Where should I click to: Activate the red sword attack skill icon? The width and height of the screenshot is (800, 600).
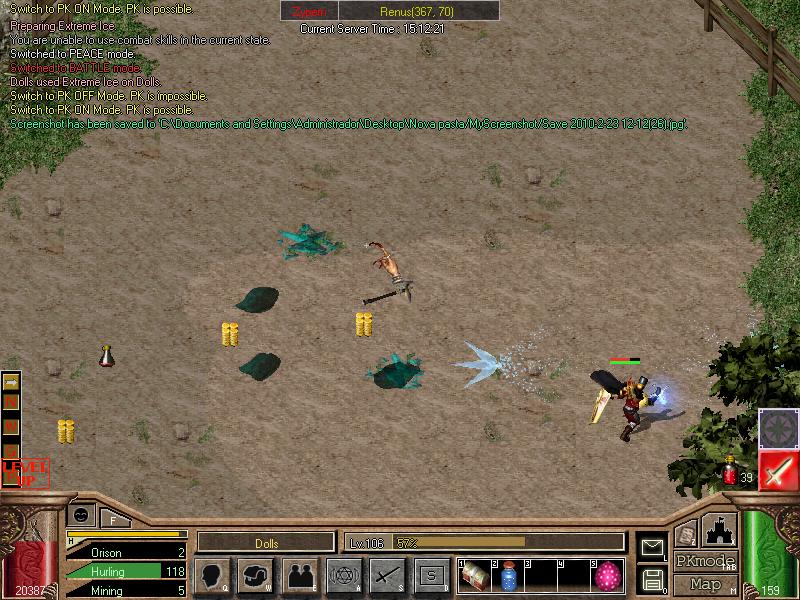777,470
